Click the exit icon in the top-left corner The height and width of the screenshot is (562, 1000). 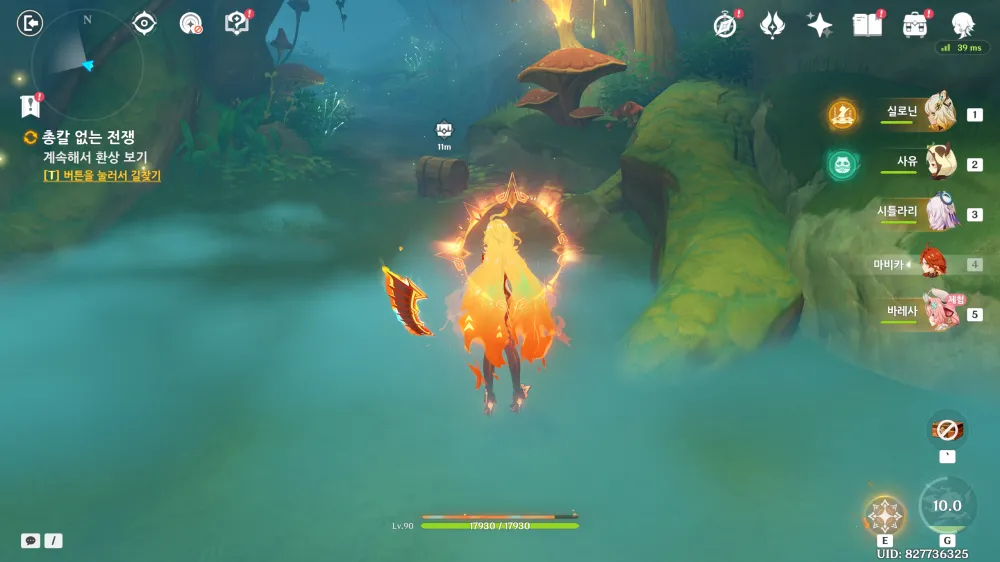[x=30, y=23]
